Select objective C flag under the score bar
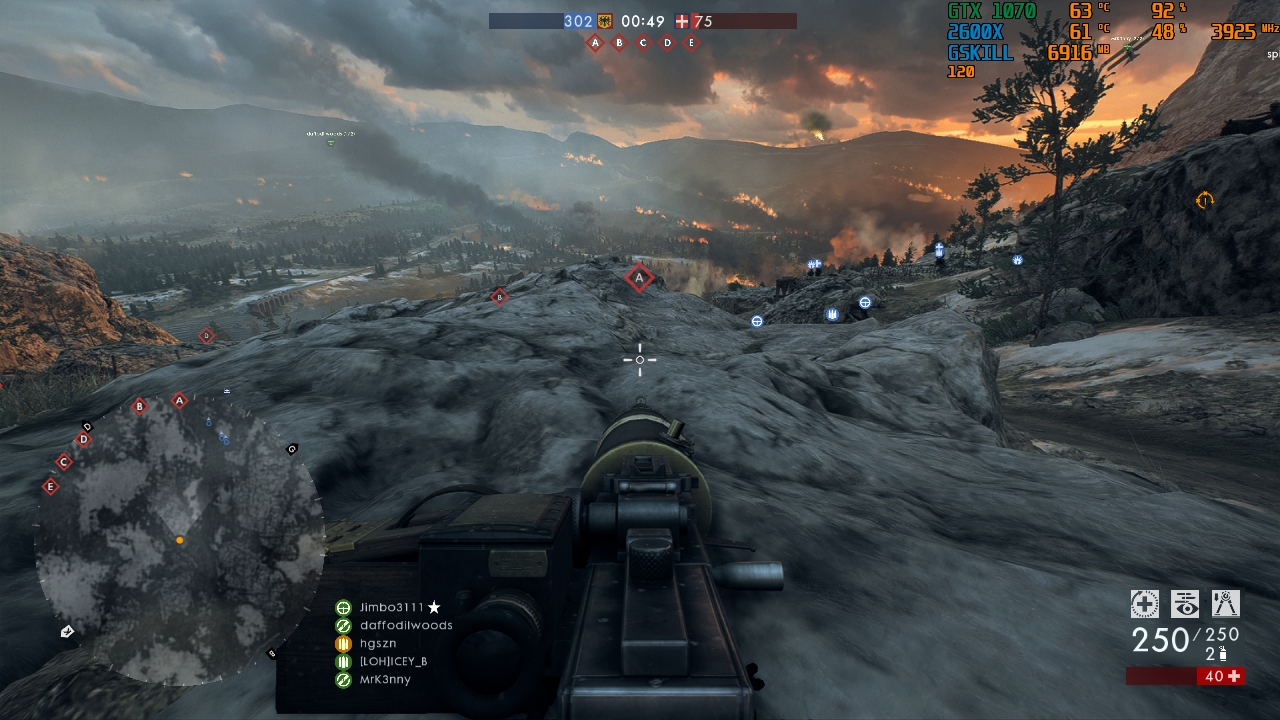 (x=643, y=43)
